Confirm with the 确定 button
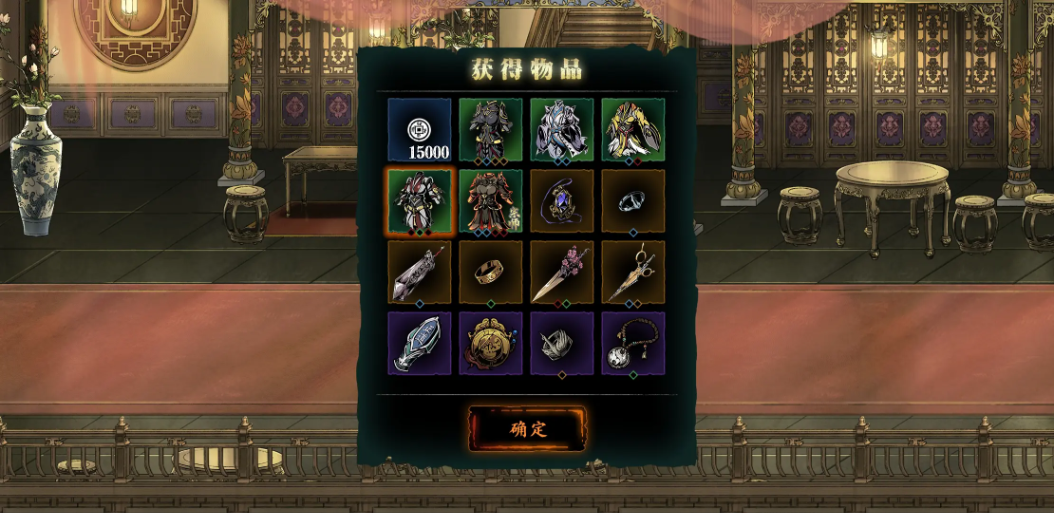 click(527, 429)
